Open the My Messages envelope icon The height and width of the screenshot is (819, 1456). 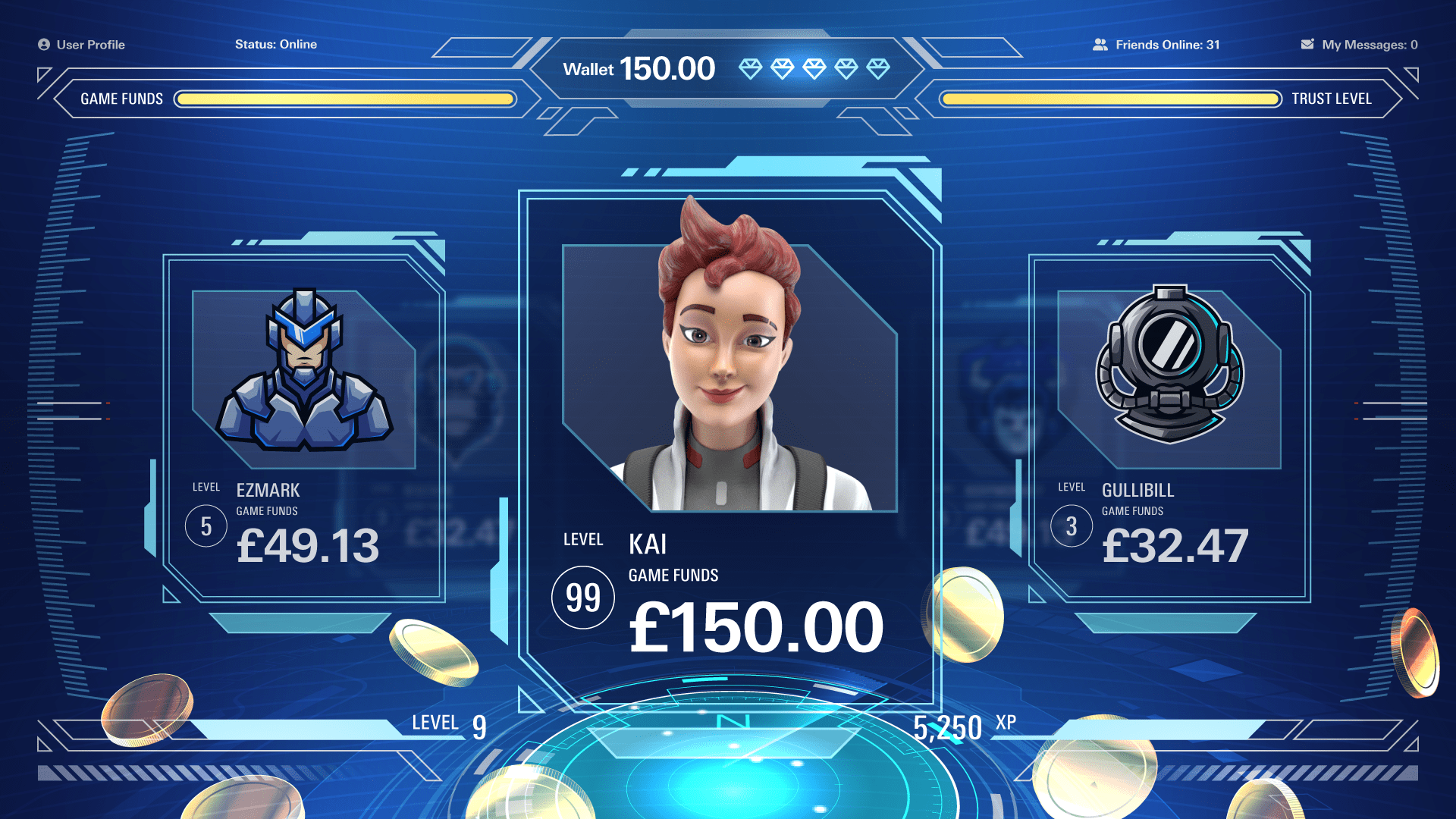click(x=1307, y=44)
